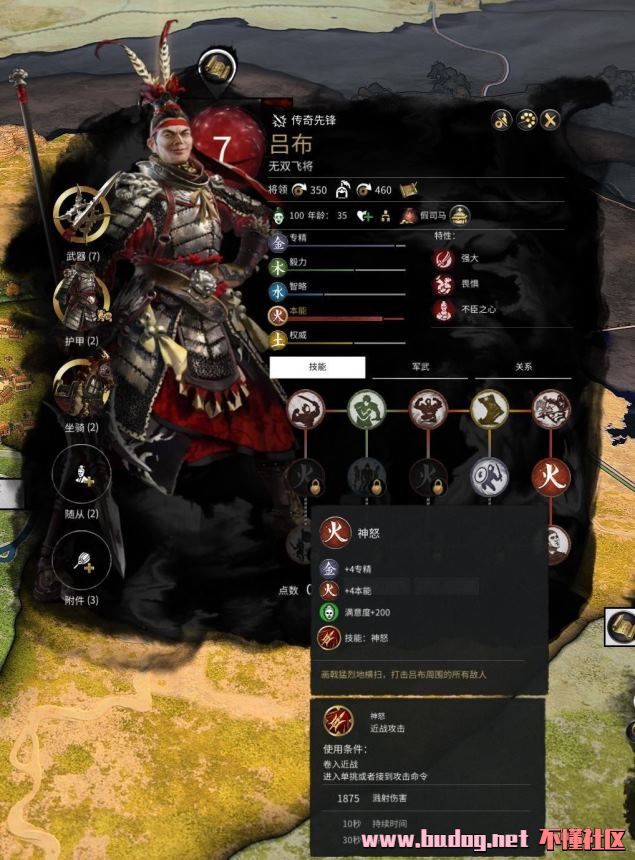Open the 武器 weapon equipment slot

[x=83, y=213]
